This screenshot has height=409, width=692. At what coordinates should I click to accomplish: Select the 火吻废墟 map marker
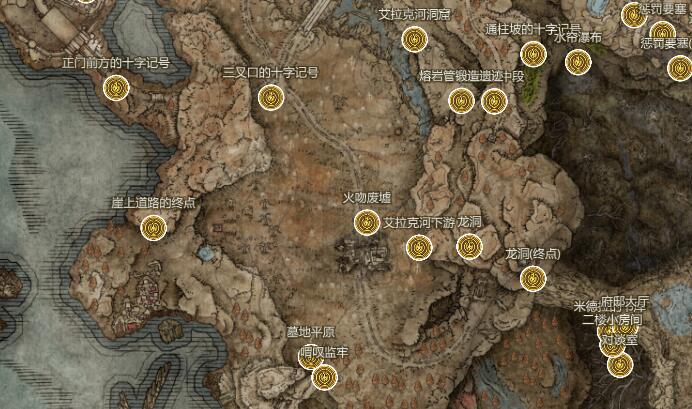pyautogui.click(x=366, y=221)
